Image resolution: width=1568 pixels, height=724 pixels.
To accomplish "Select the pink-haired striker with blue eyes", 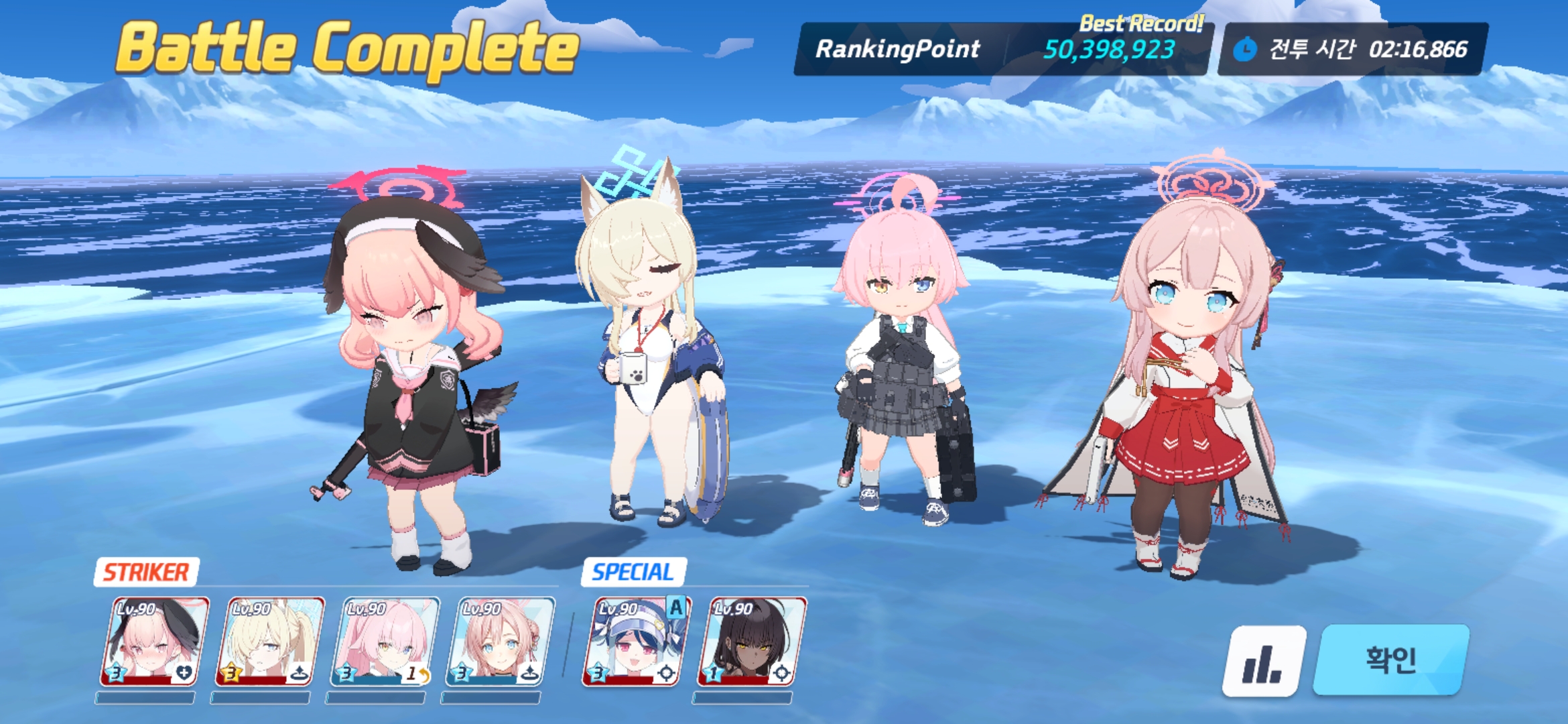I will pos(500,642).
